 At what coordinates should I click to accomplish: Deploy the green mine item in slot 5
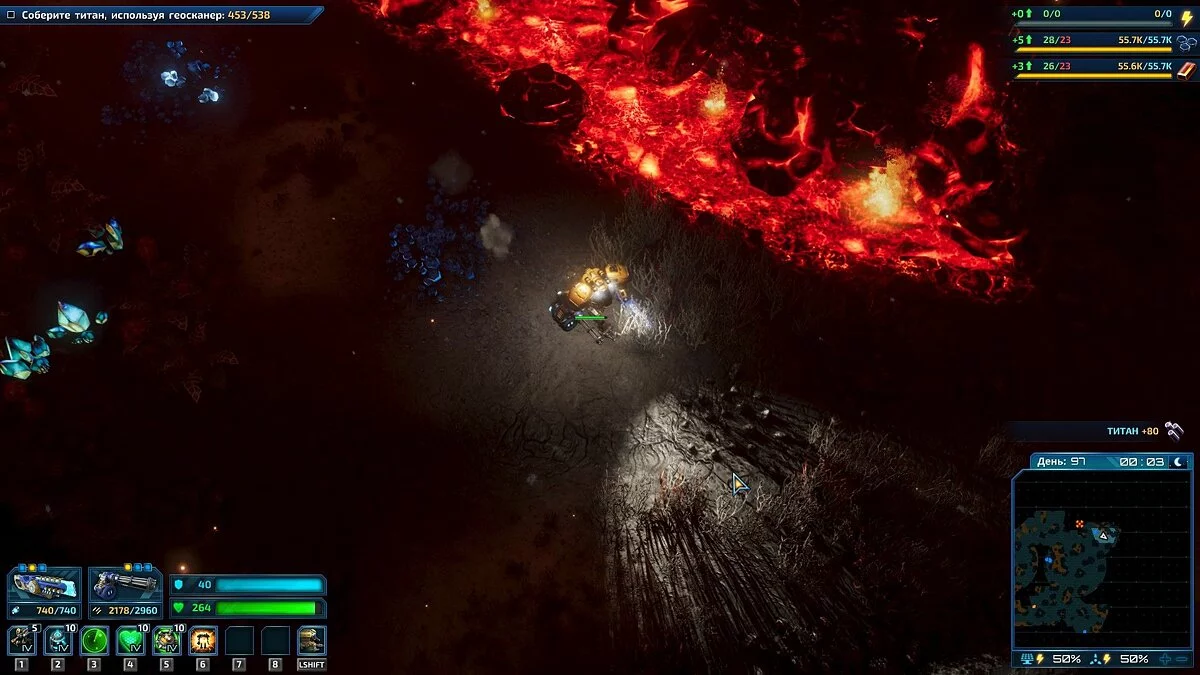click(x=166, y=640)
